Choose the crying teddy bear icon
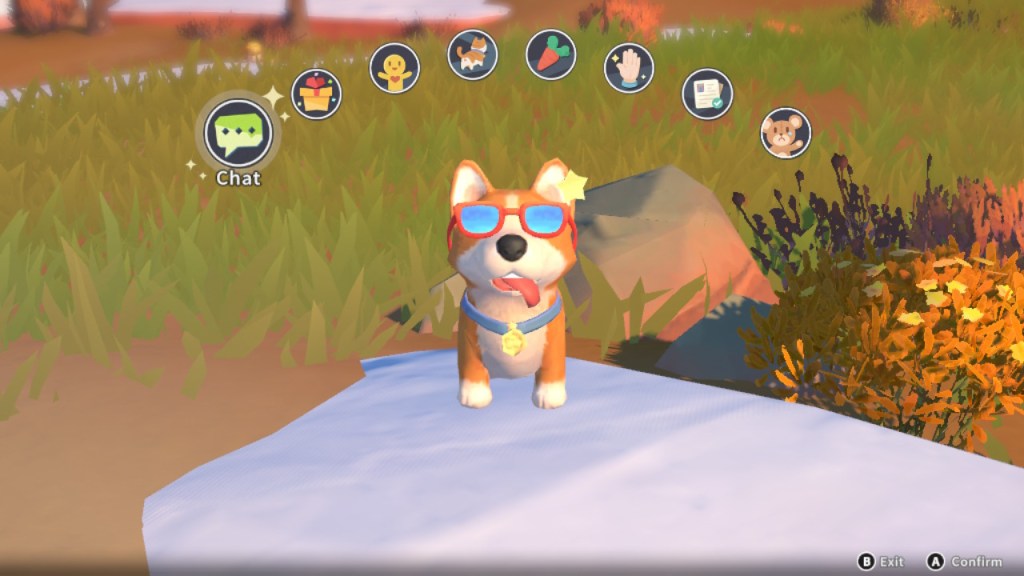This screenshot has height=576, width=1024. [785, 133]
